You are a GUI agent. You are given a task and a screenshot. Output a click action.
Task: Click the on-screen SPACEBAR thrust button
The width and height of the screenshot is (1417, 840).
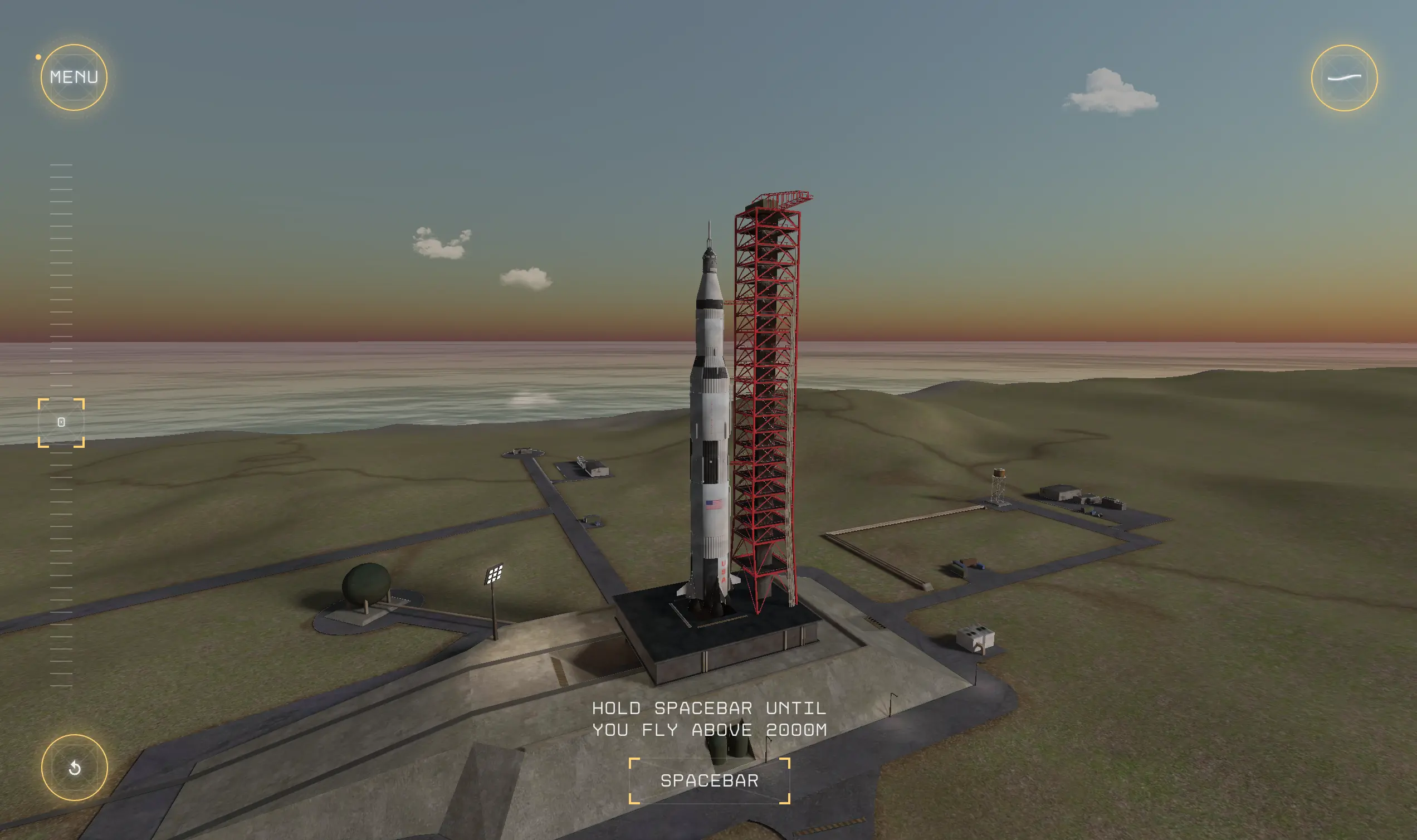[x=709, y=780]
